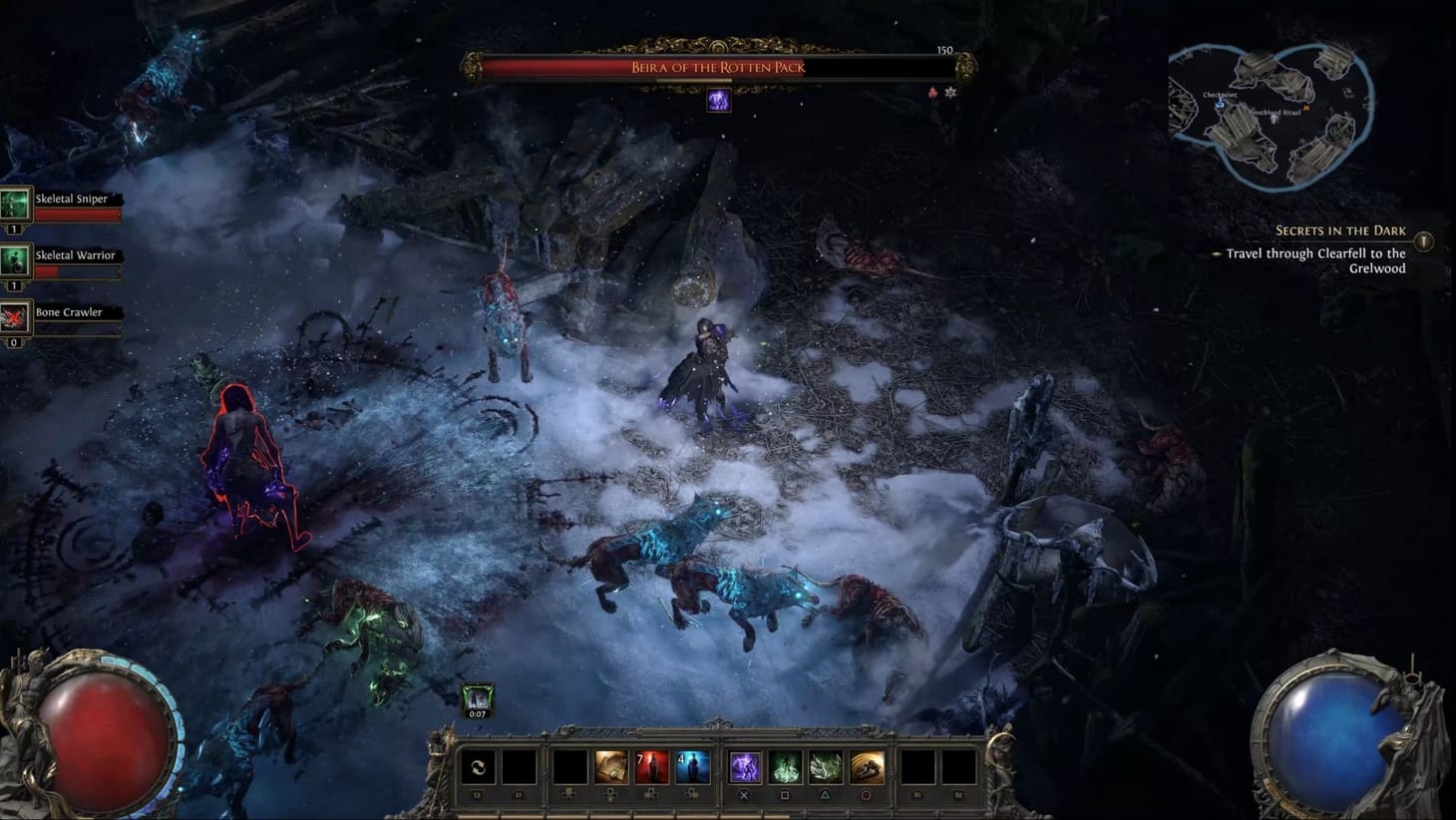This screenshot has height=820, width=1456.
Task: Click the Beira of the Rotten Pack name
Action: (717, 68)
